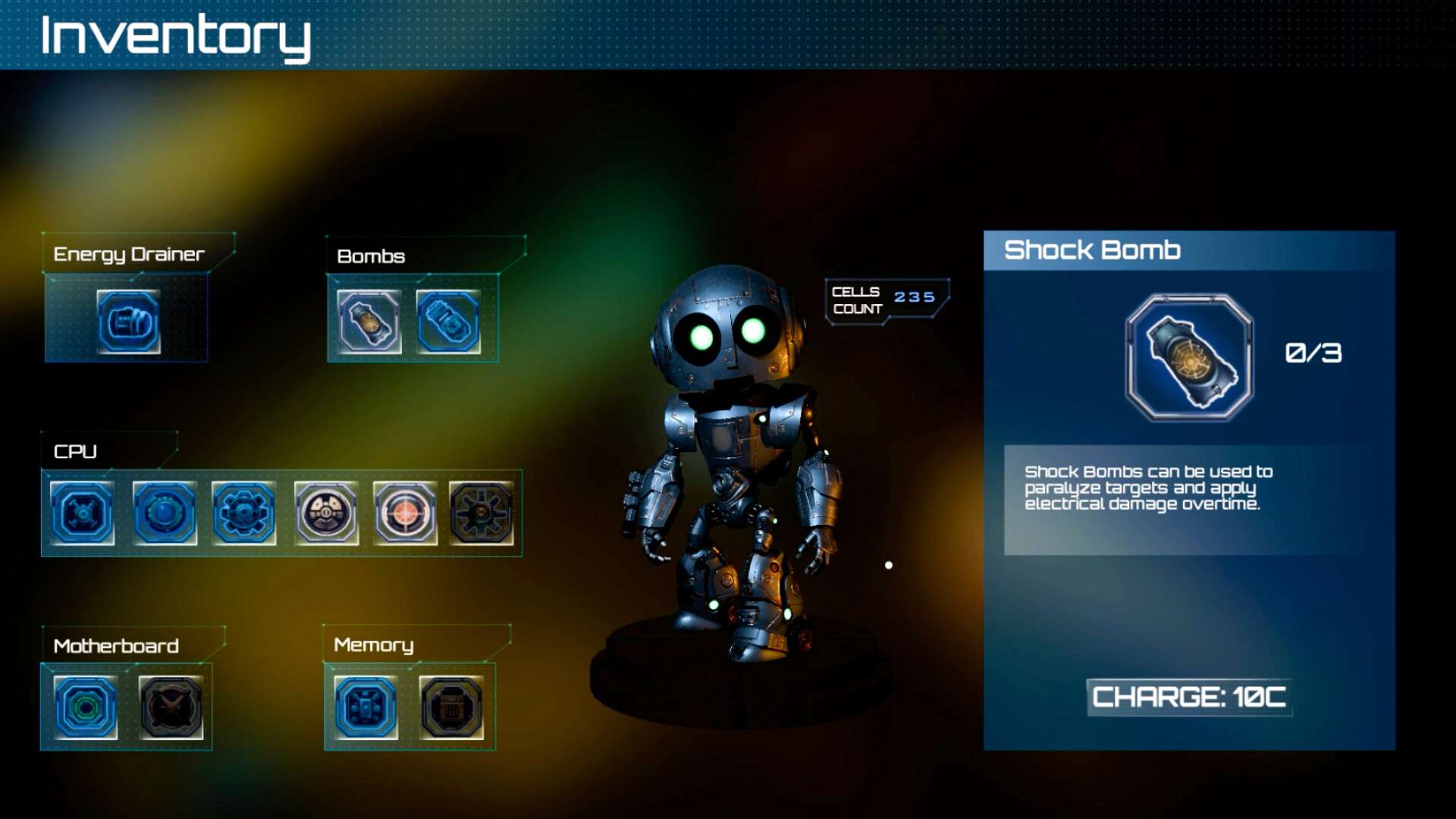Pick the blue circuit chip Memory item

pos(366,708)
